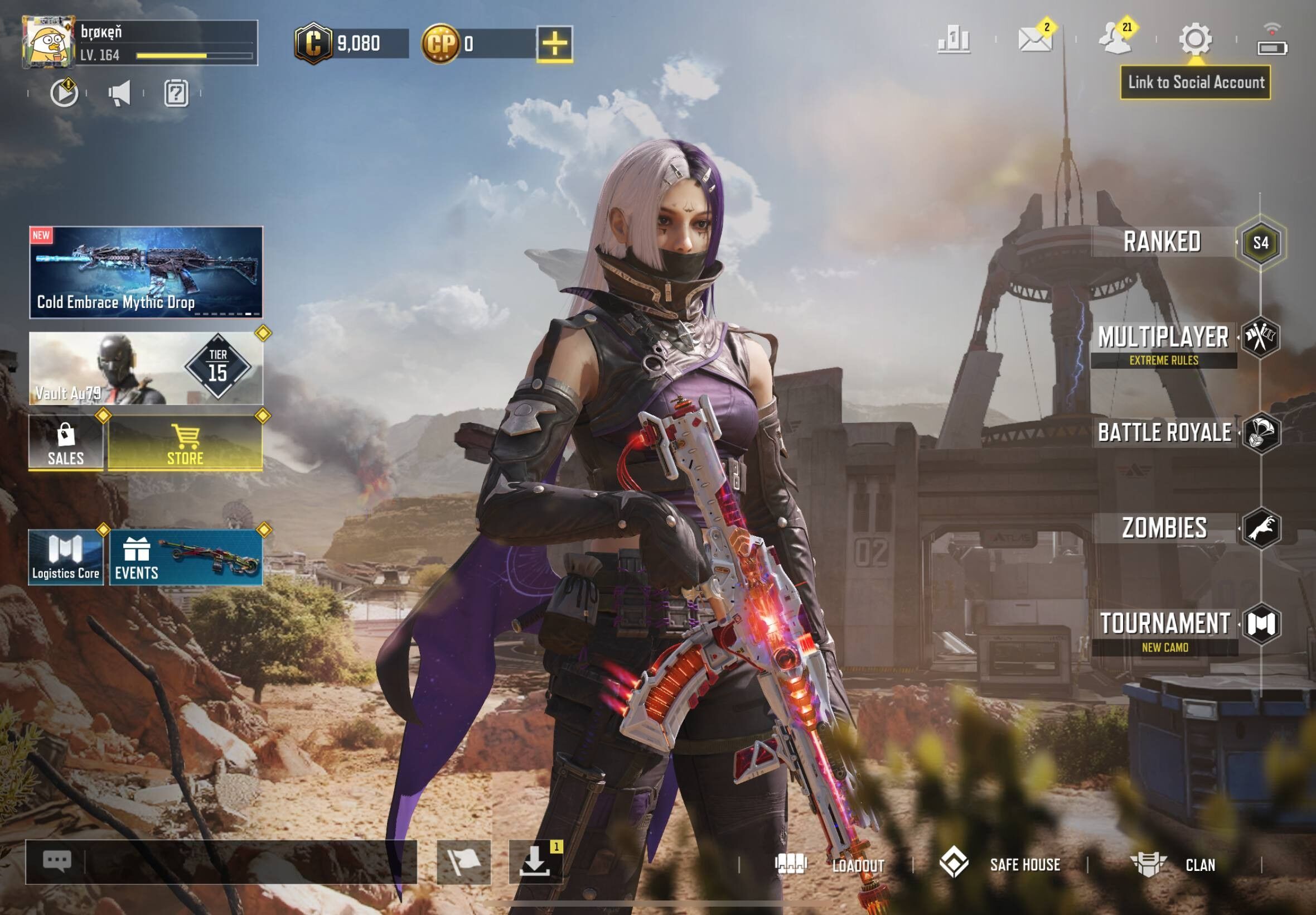Open the Ranked mode

pos(1163,242)
